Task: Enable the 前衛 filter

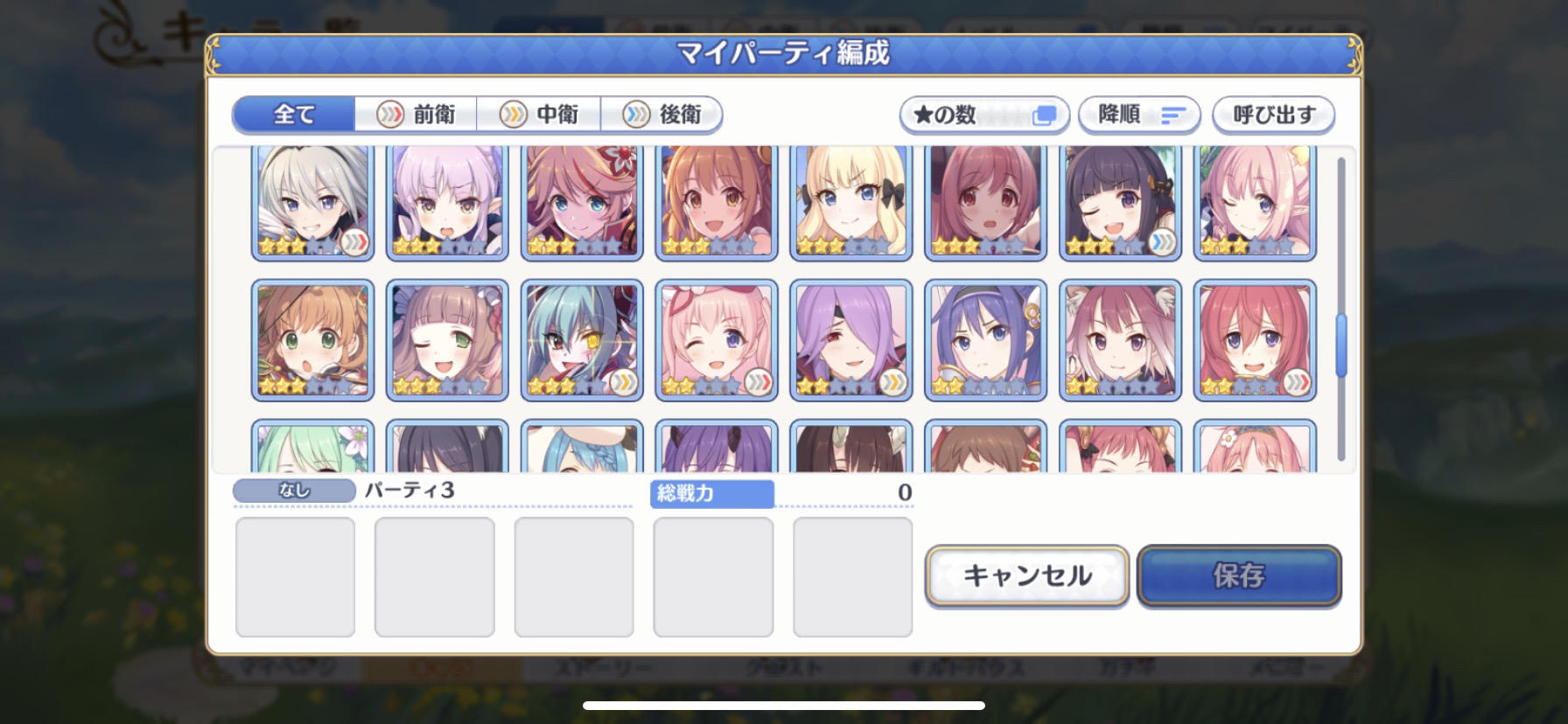Action: coord(416,114)
